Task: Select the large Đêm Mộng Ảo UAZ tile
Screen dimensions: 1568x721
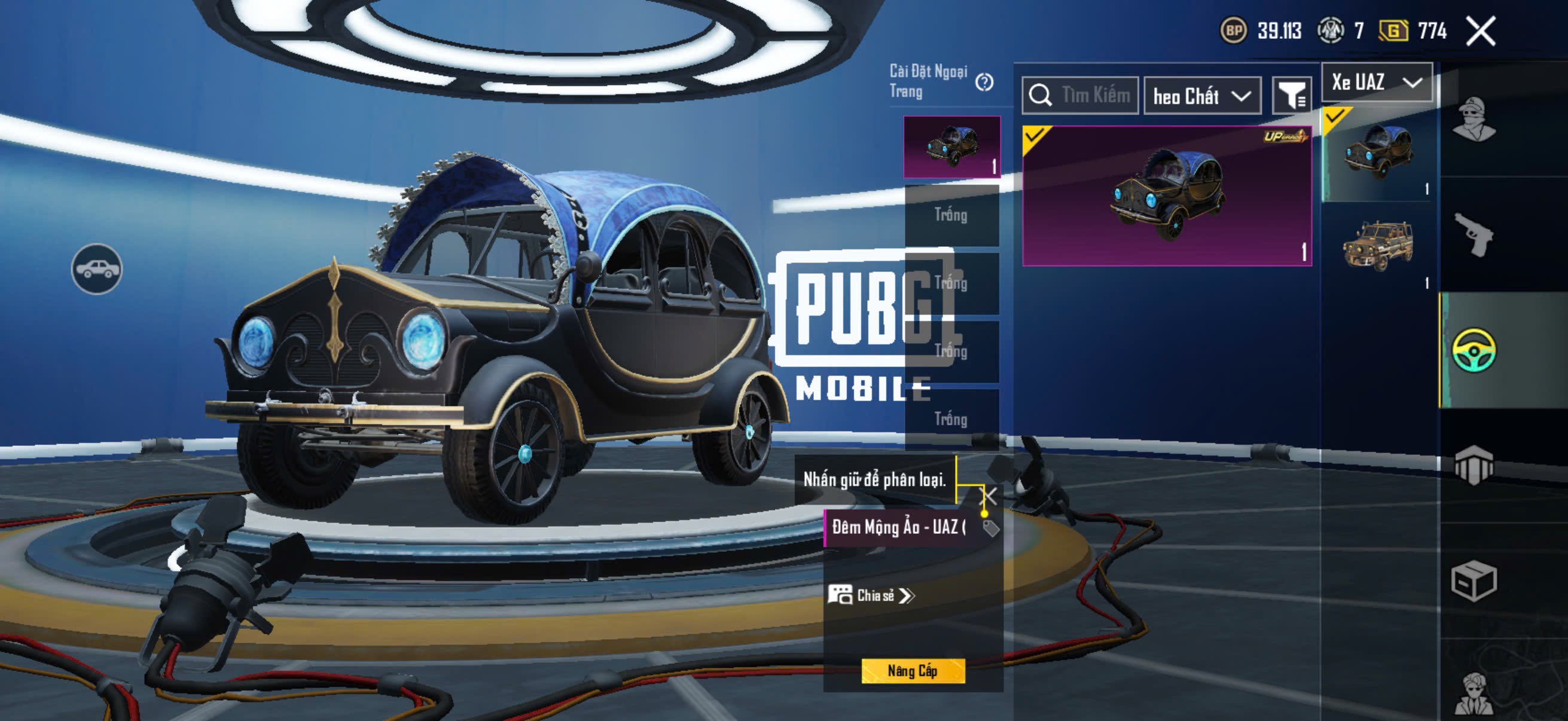Action: coord(1167,196)
